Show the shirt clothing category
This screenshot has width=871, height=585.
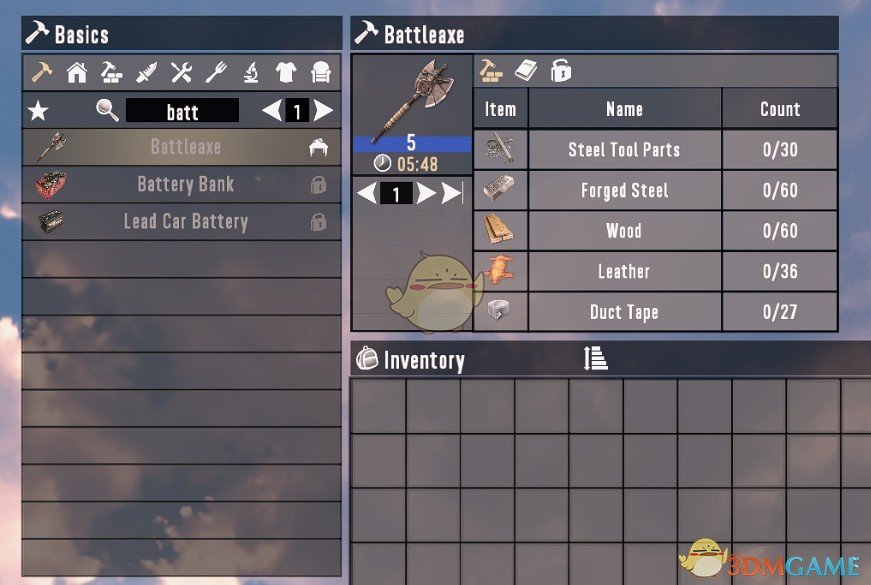point(286,72)
